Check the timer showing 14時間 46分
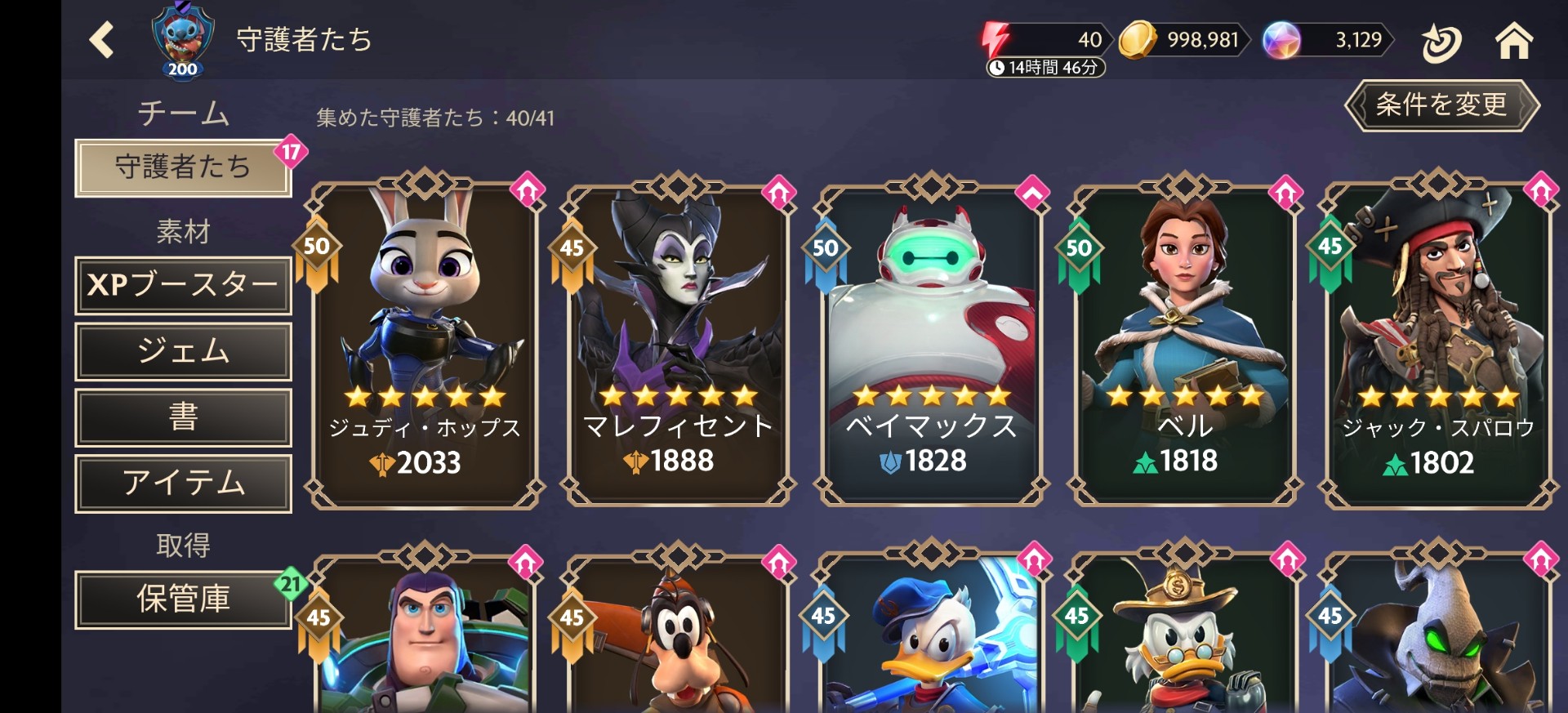 click(1043, 67)
